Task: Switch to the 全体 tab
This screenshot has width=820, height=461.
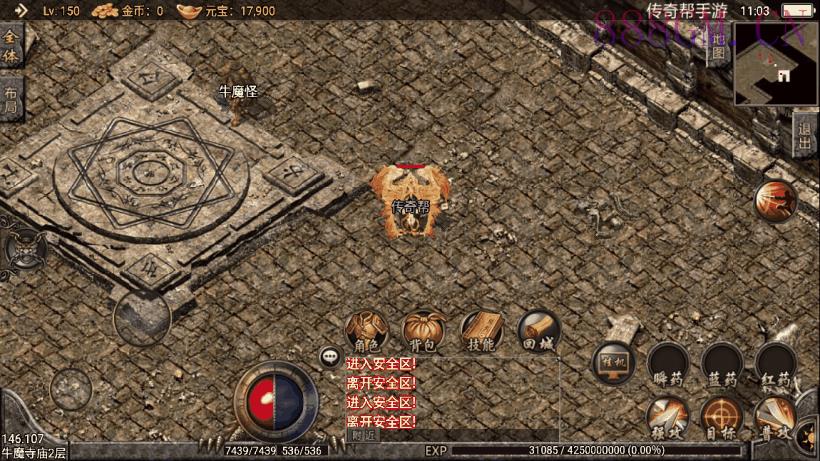Action: coord(11,47)
